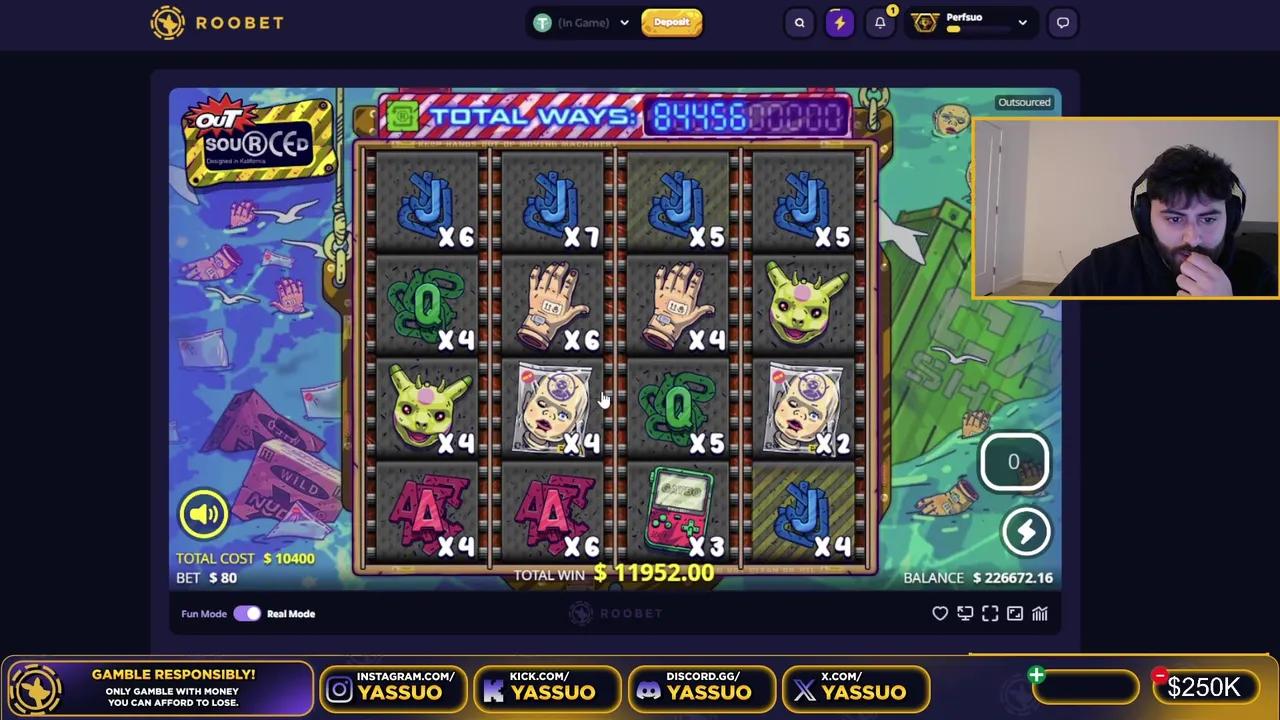
Task: Open the live stats chart icon
Action: [x=1040, y=614]
